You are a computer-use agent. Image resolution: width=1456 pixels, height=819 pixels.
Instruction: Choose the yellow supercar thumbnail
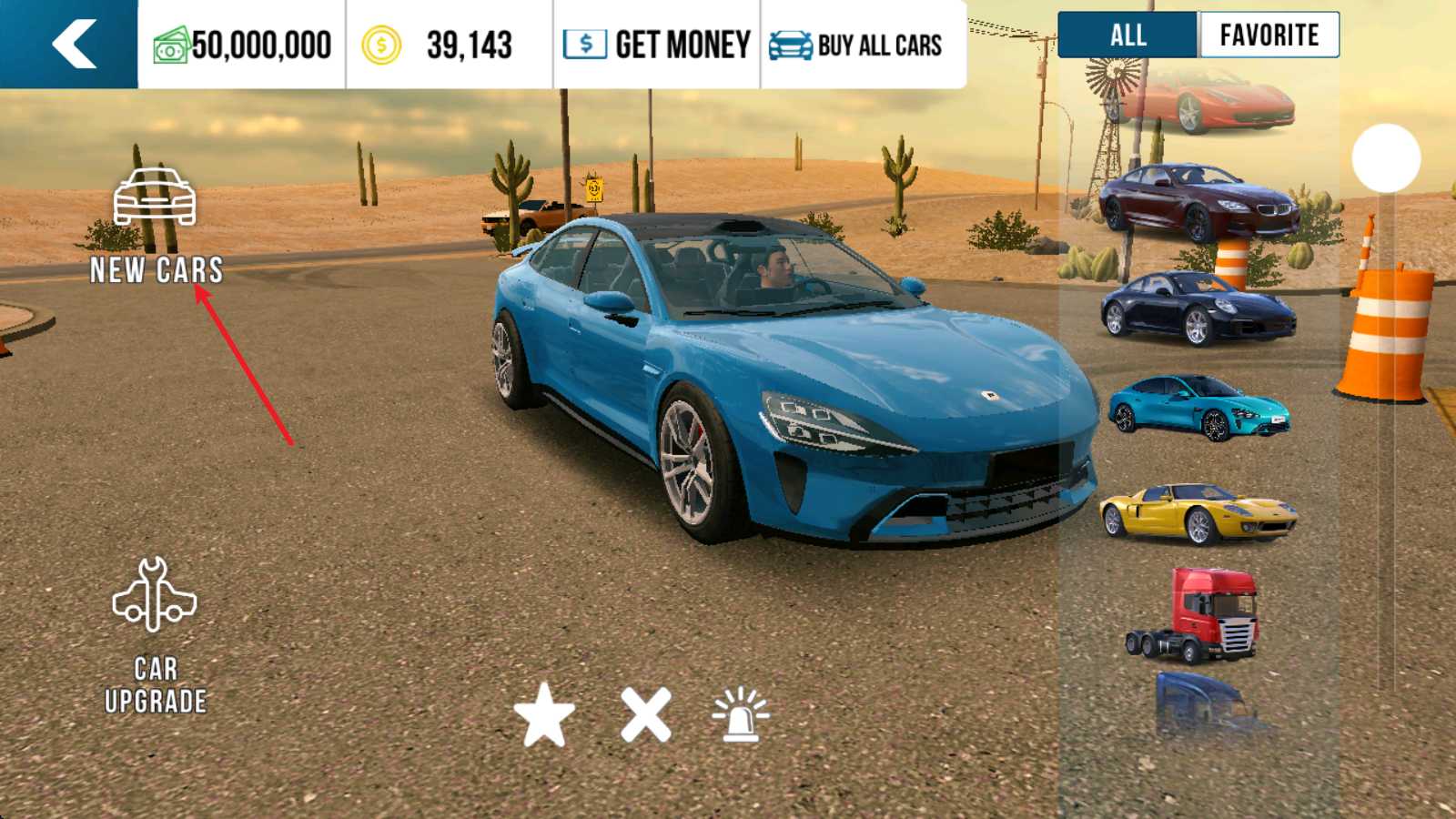tap(1198, 512)
